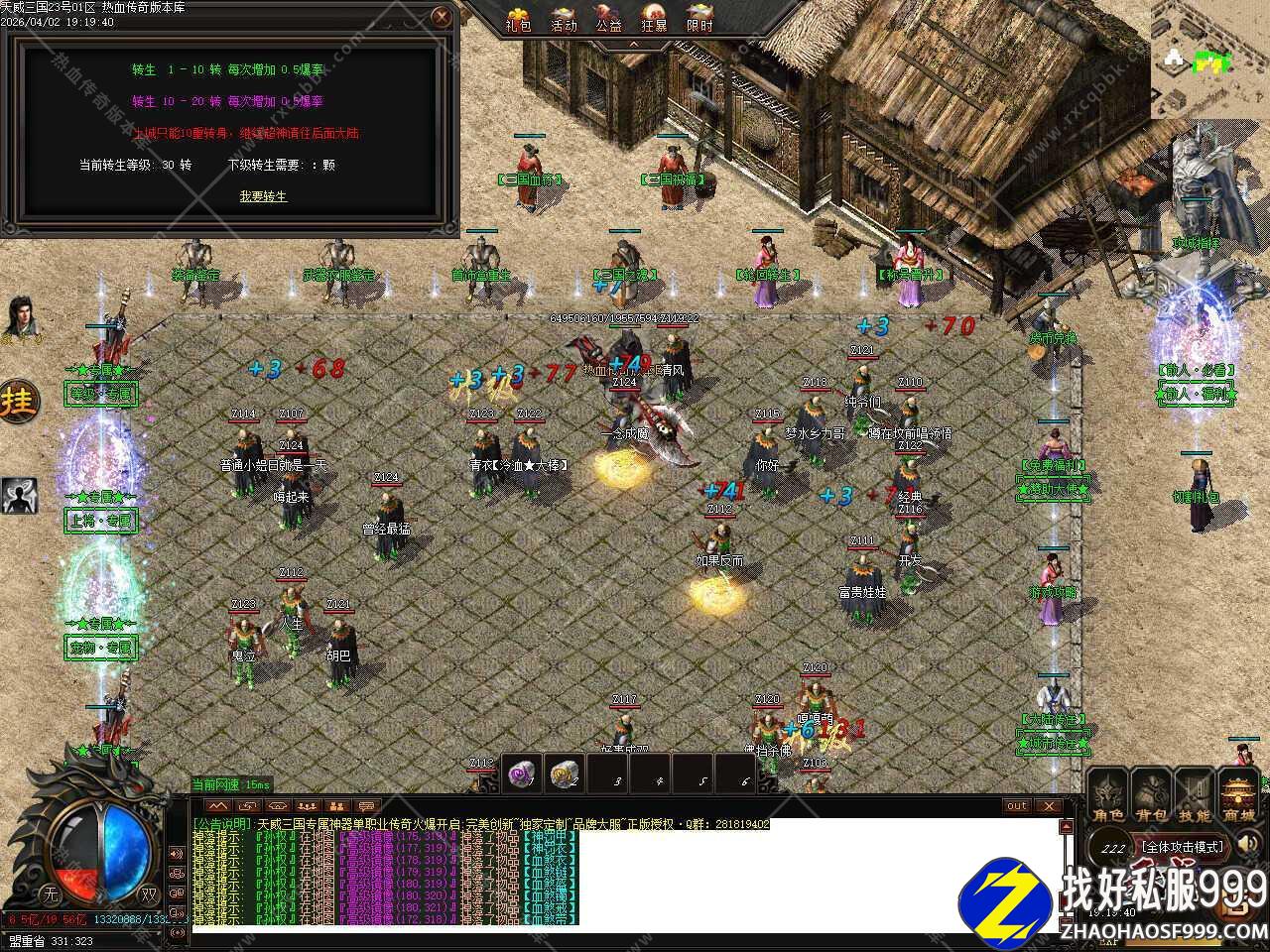Open the 技能 skills panel
Viewport: 1270px width, 952px height.
1195,797
